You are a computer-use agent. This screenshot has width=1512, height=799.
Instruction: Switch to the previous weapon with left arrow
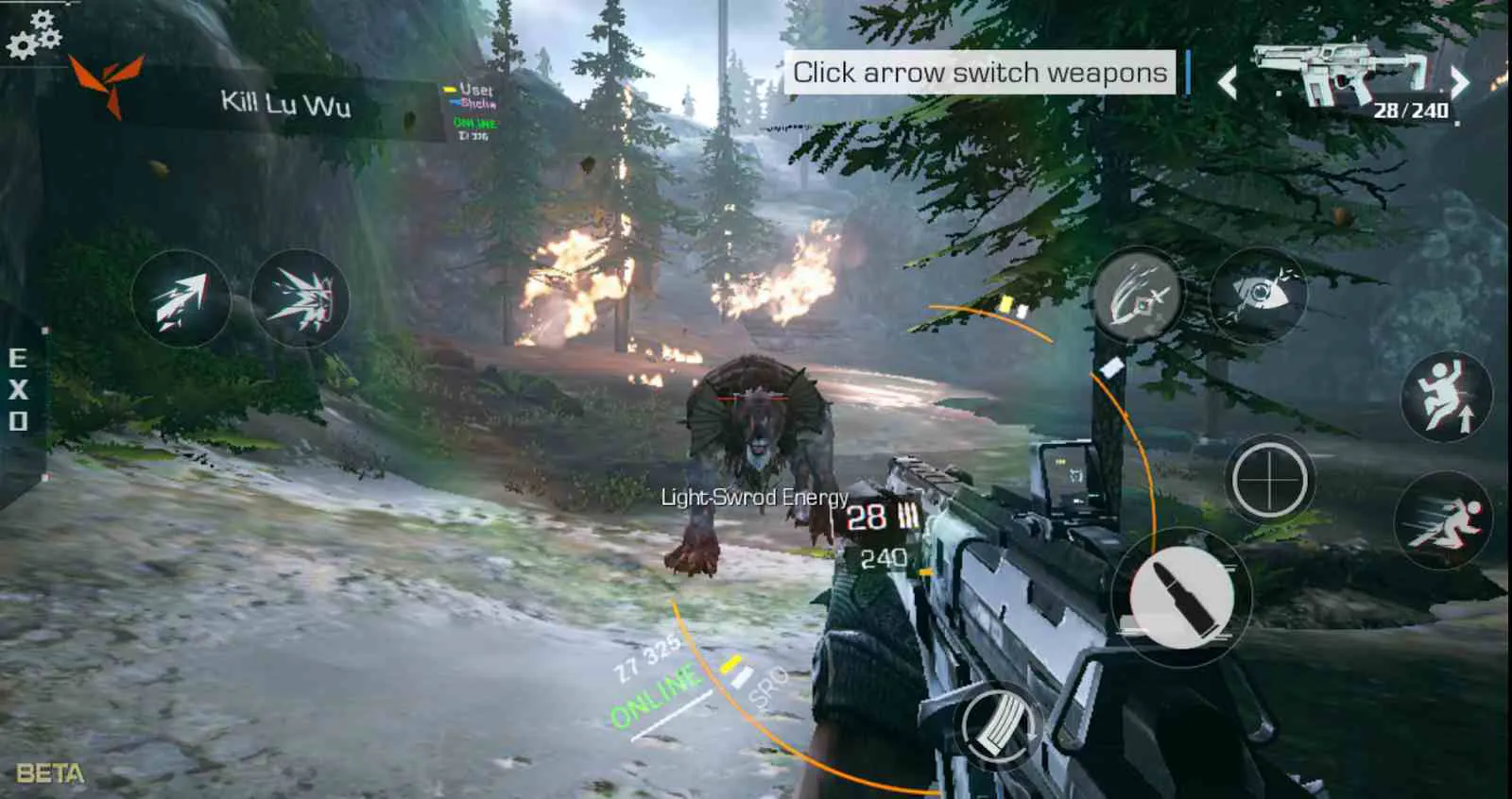pos(1228,83)
